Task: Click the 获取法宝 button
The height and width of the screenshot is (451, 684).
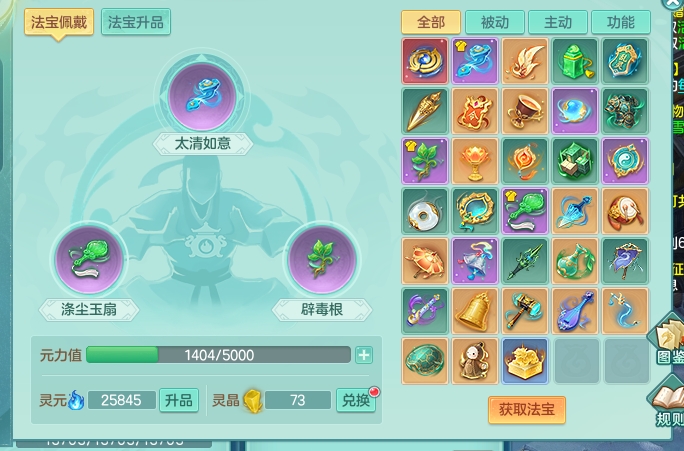Action: 527,409
